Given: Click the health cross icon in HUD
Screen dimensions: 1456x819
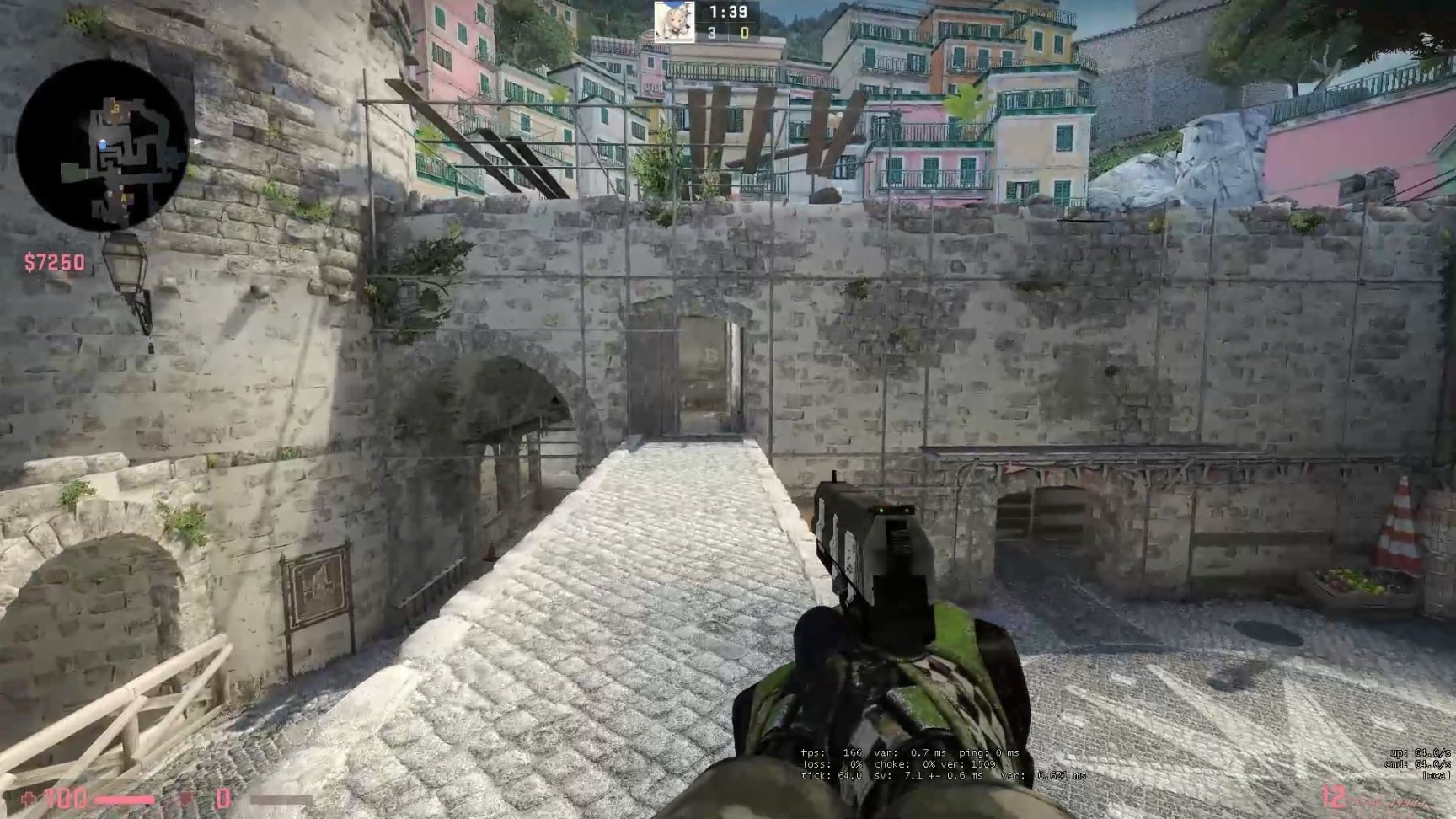Looking at the screenshot, I should click(29, 798).
